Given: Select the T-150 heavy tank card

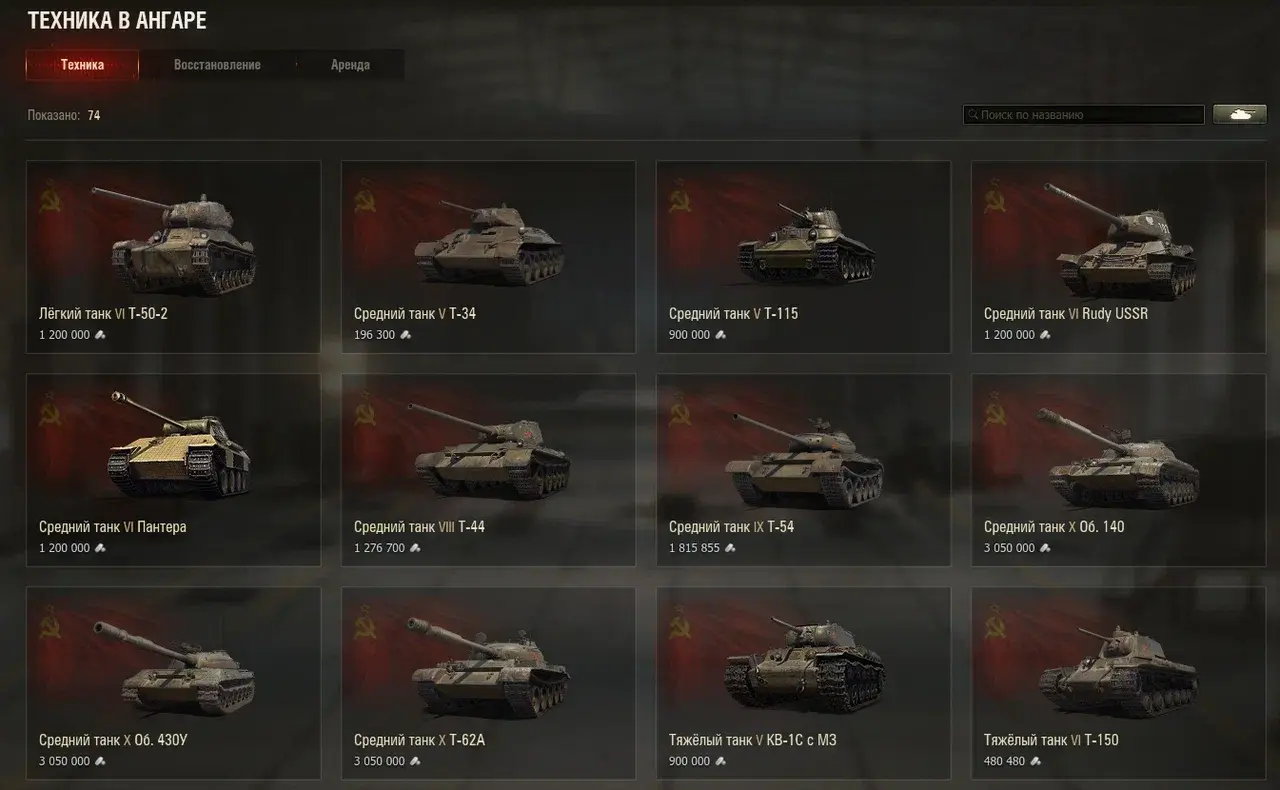Looking at the screenshot, I should tap(1118, 683).
